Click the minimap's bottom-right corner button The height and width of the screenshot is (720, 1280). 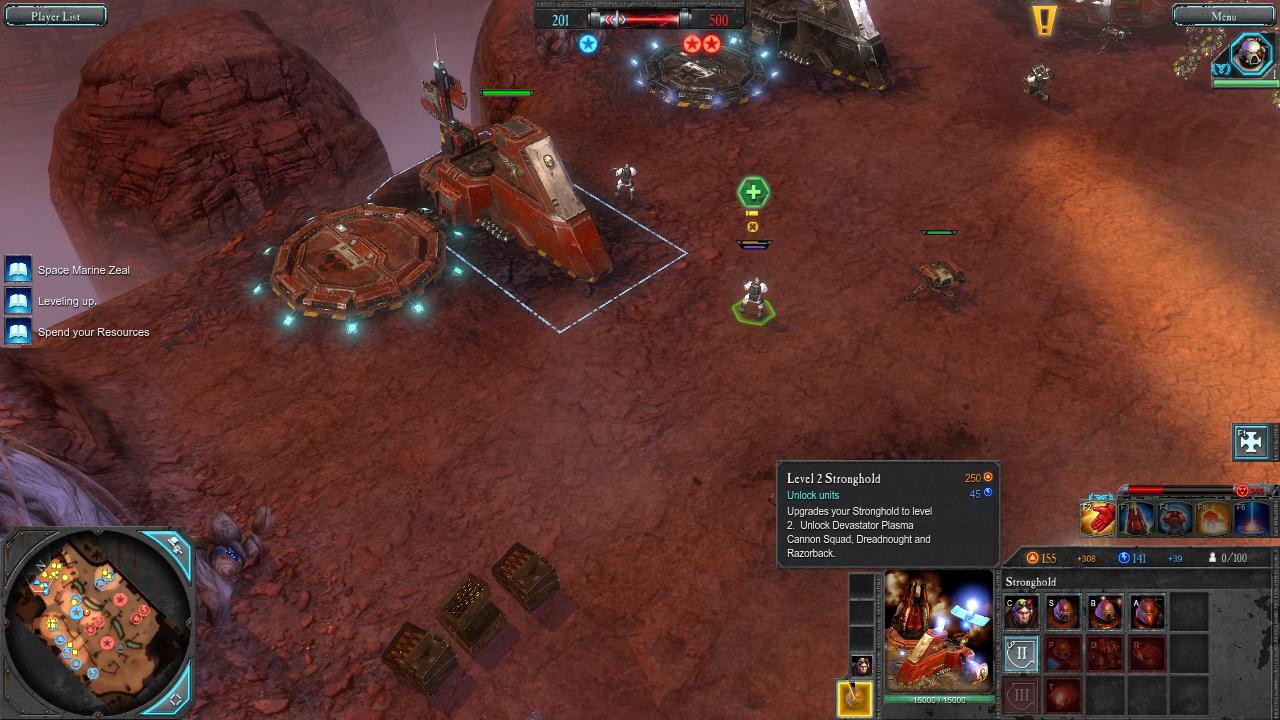176,699
